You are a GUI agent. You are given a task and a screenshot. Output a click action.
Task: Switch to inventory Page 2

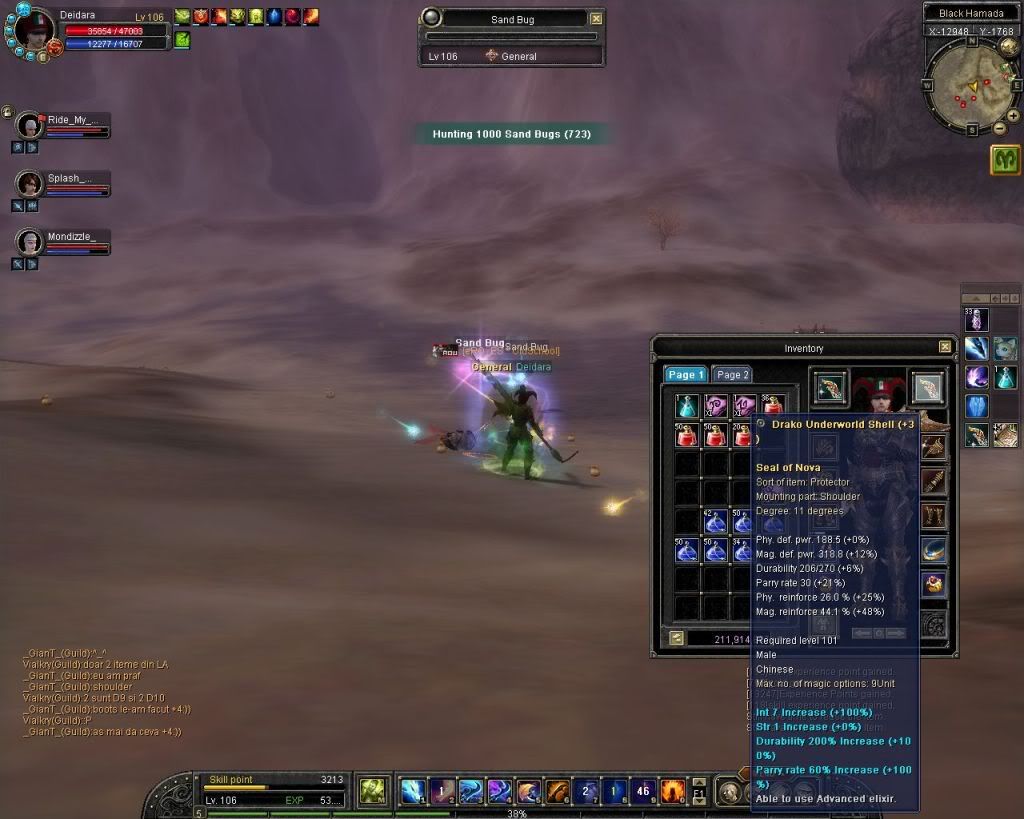click(x=733, y=375)
